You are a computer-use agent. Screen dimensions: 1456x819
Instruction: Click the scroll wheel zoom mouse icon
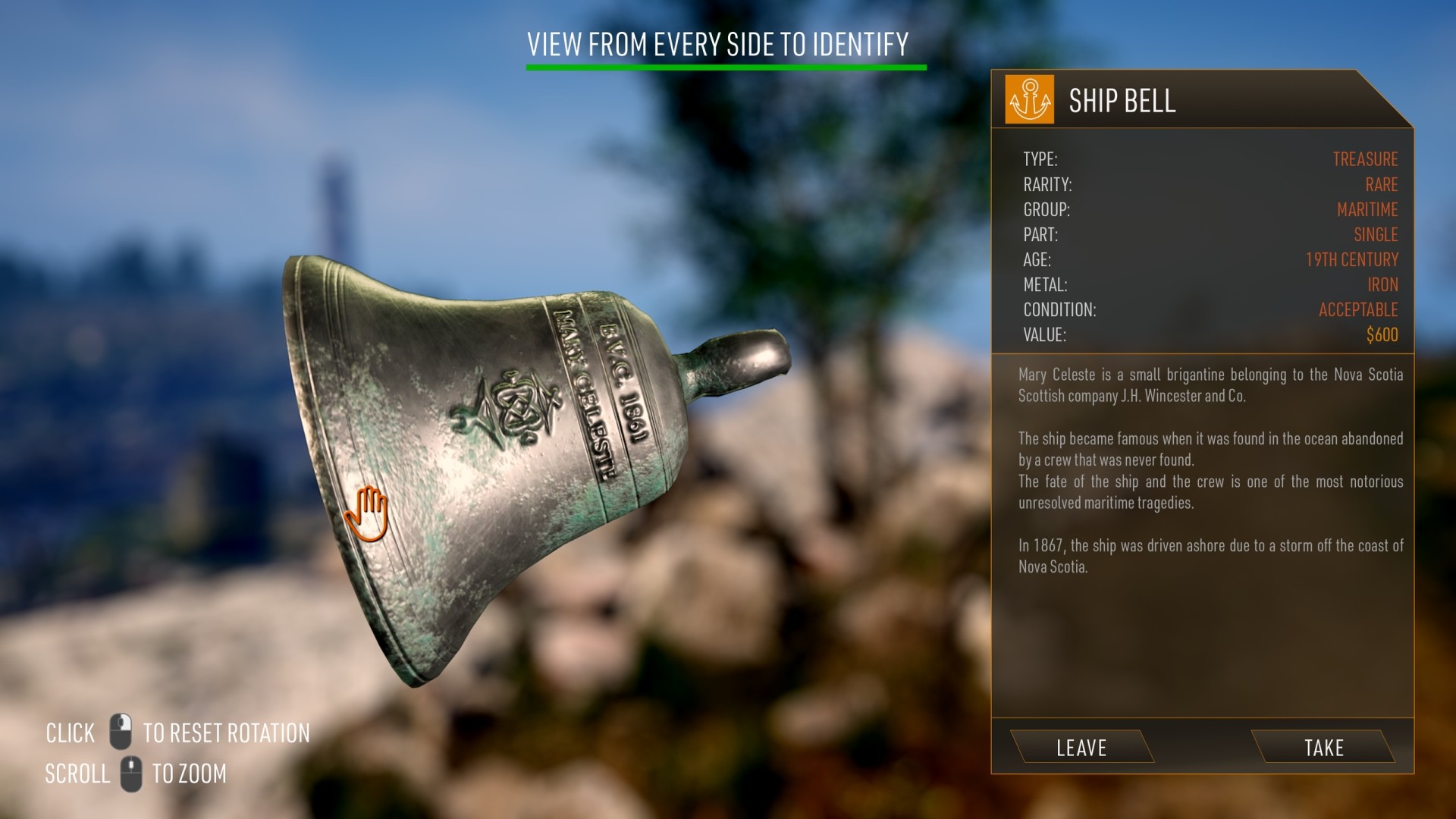pos(130,773)
